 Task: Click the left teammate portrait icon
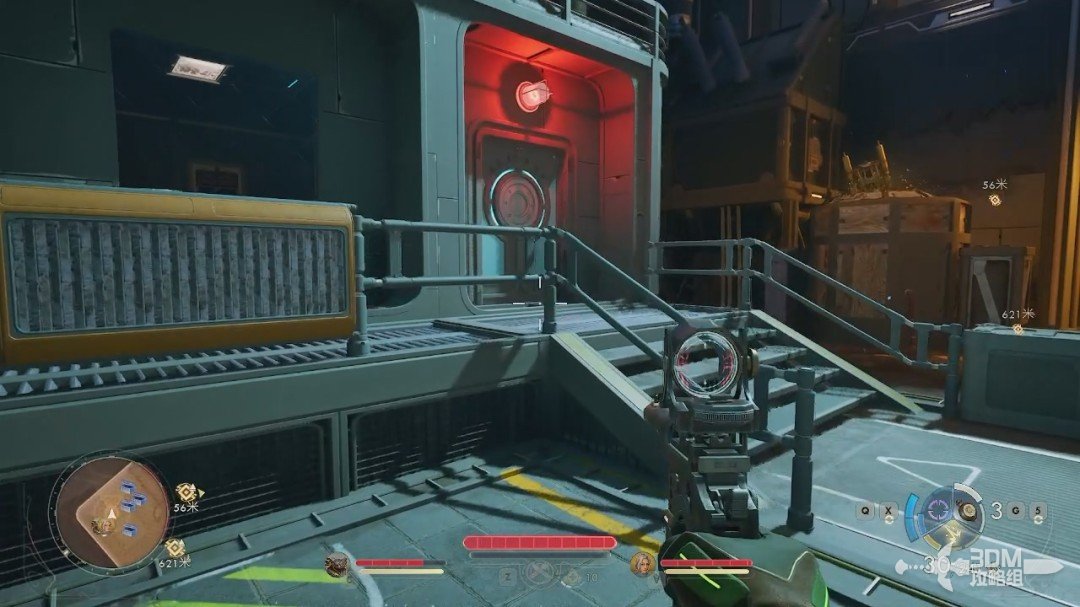(338, 566)
